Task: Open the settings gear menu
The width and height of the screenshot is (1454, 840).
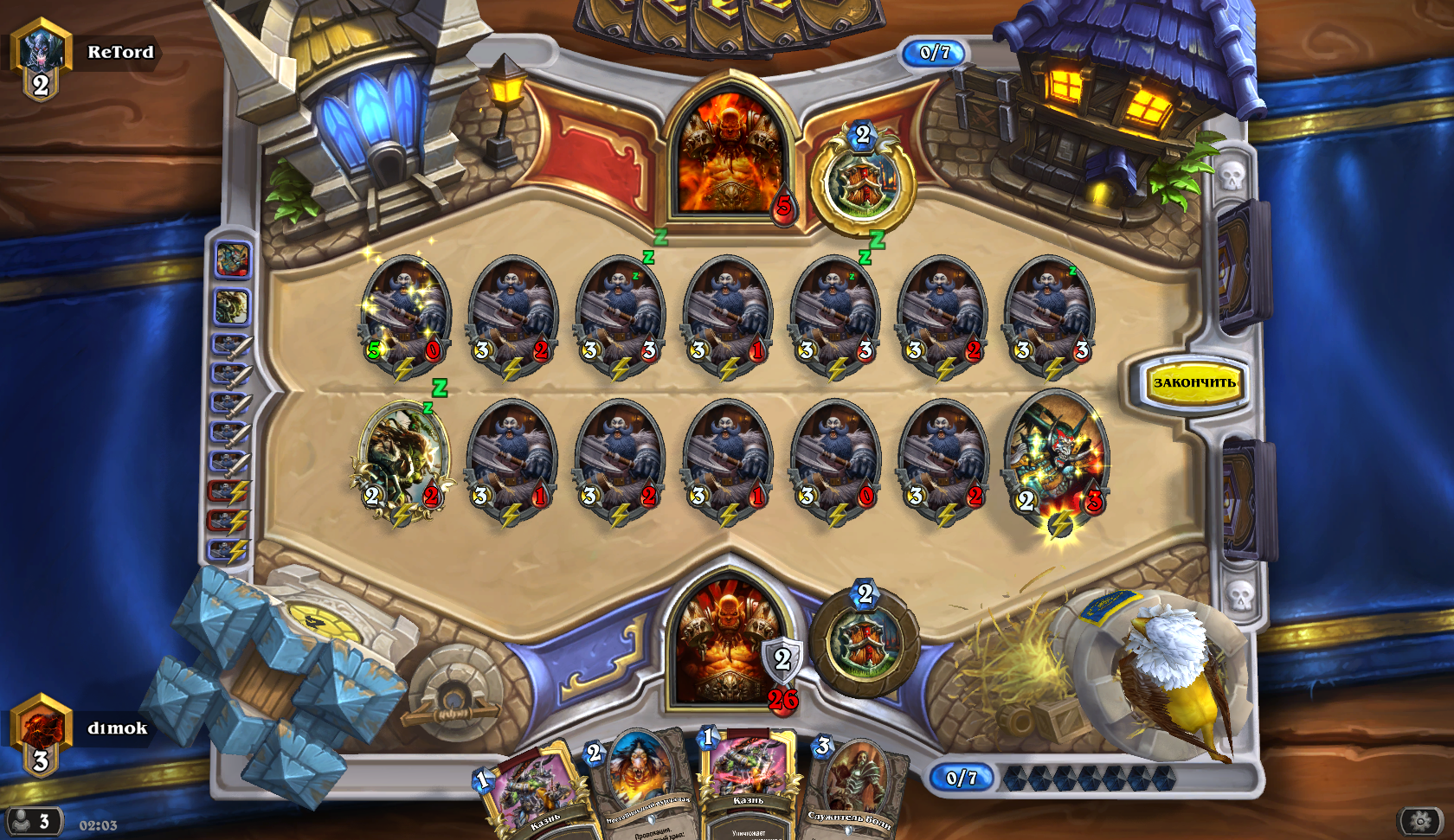Action: pyautogui.click(x=1420, y=820)
